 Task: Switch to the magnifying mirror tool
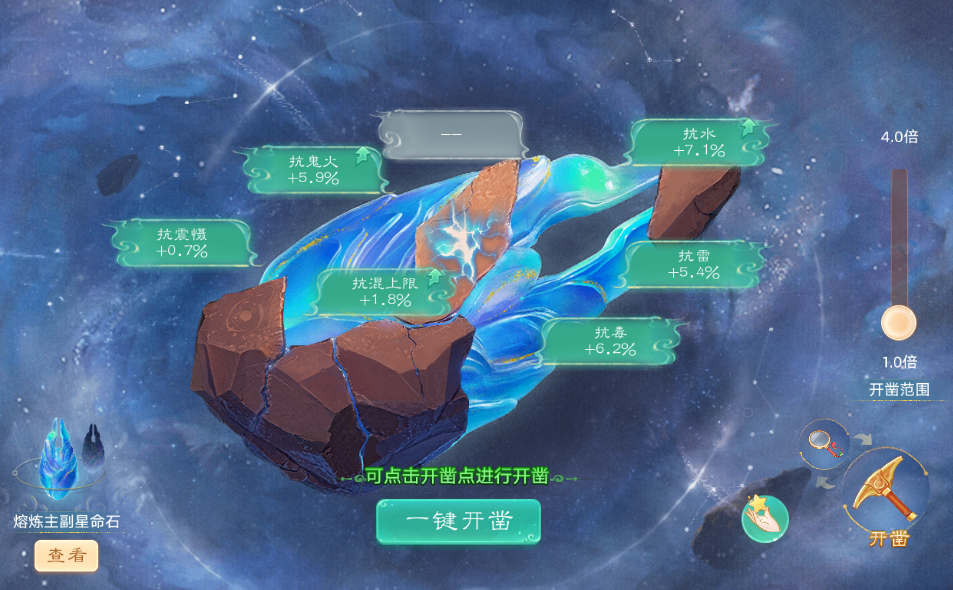pyautogui.click(x=824, y=439)
